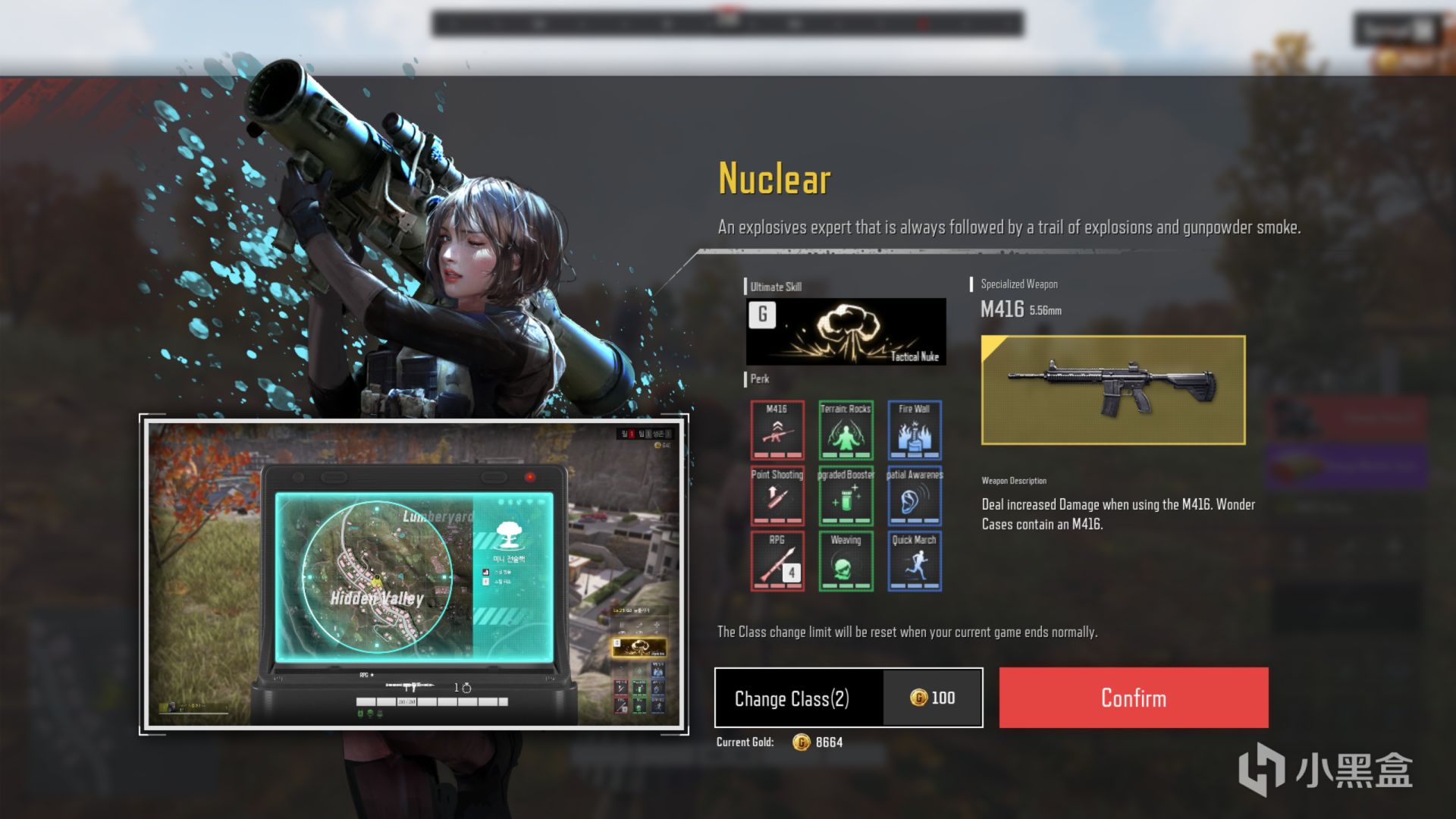
Task: Select the Tactical Nuke ultimate skill
Action: (x=846, y=331)
